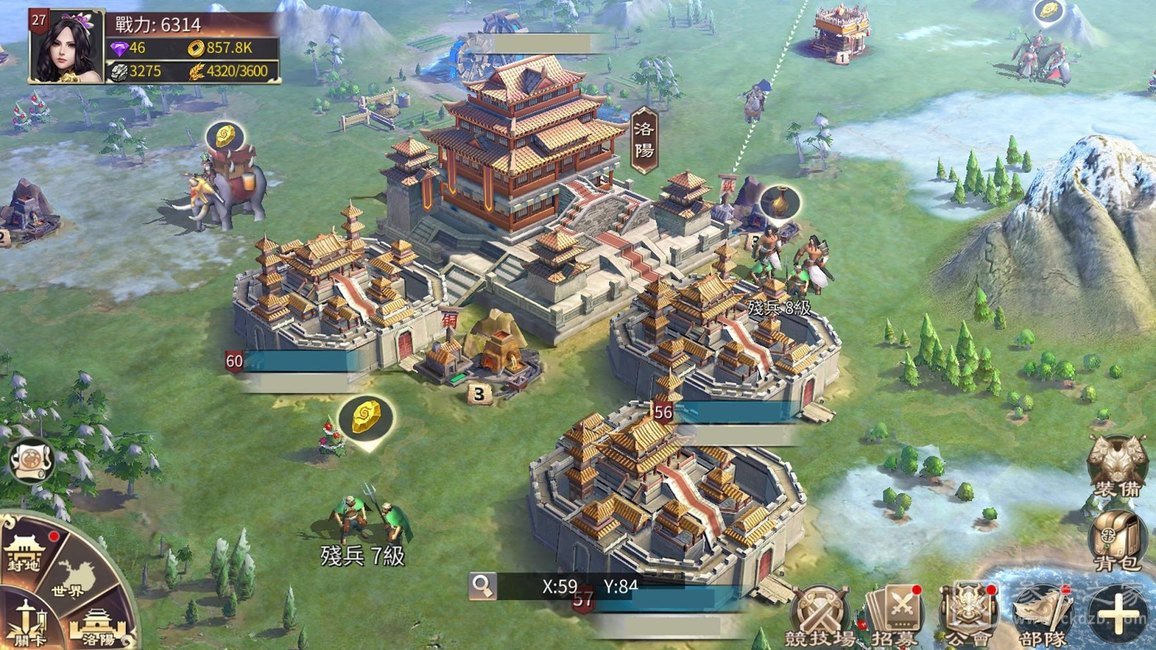Go to the 洛陽 city view

click(x=96, y=625)
